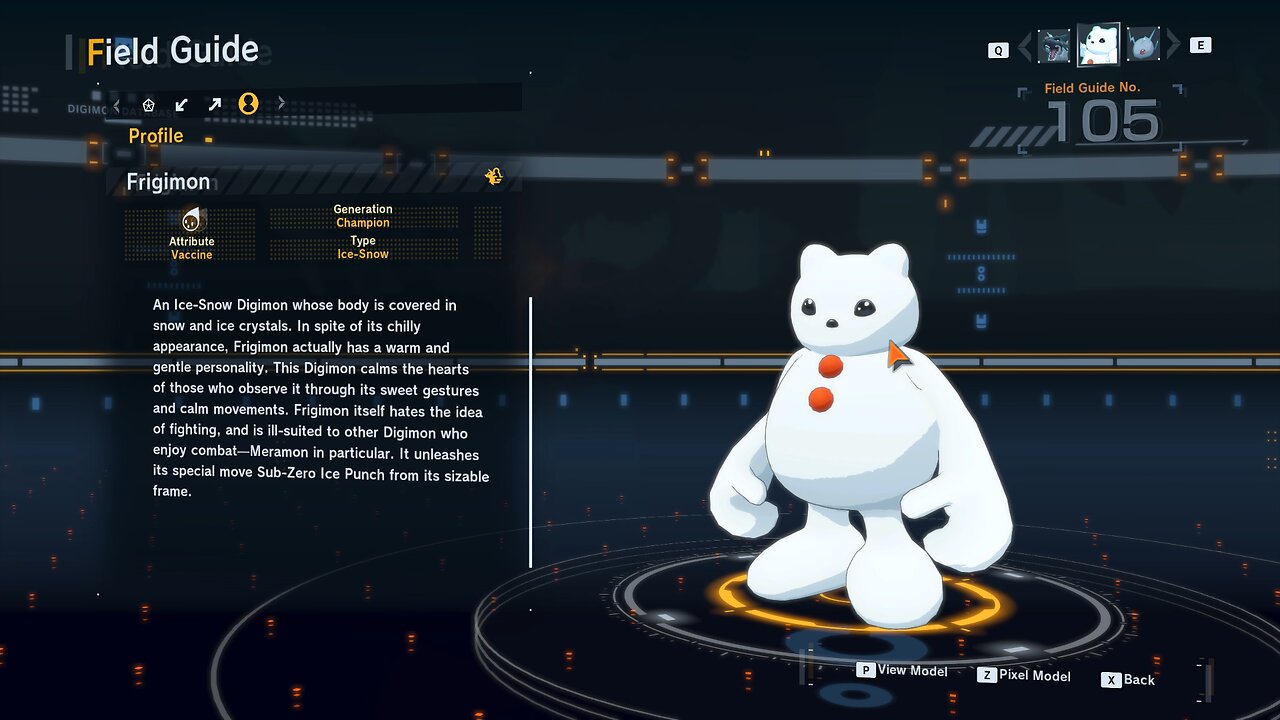1280x720 pixels.
Task: Select the Frigimon thumbnail in the top bar
Action: click(1098, 44)
